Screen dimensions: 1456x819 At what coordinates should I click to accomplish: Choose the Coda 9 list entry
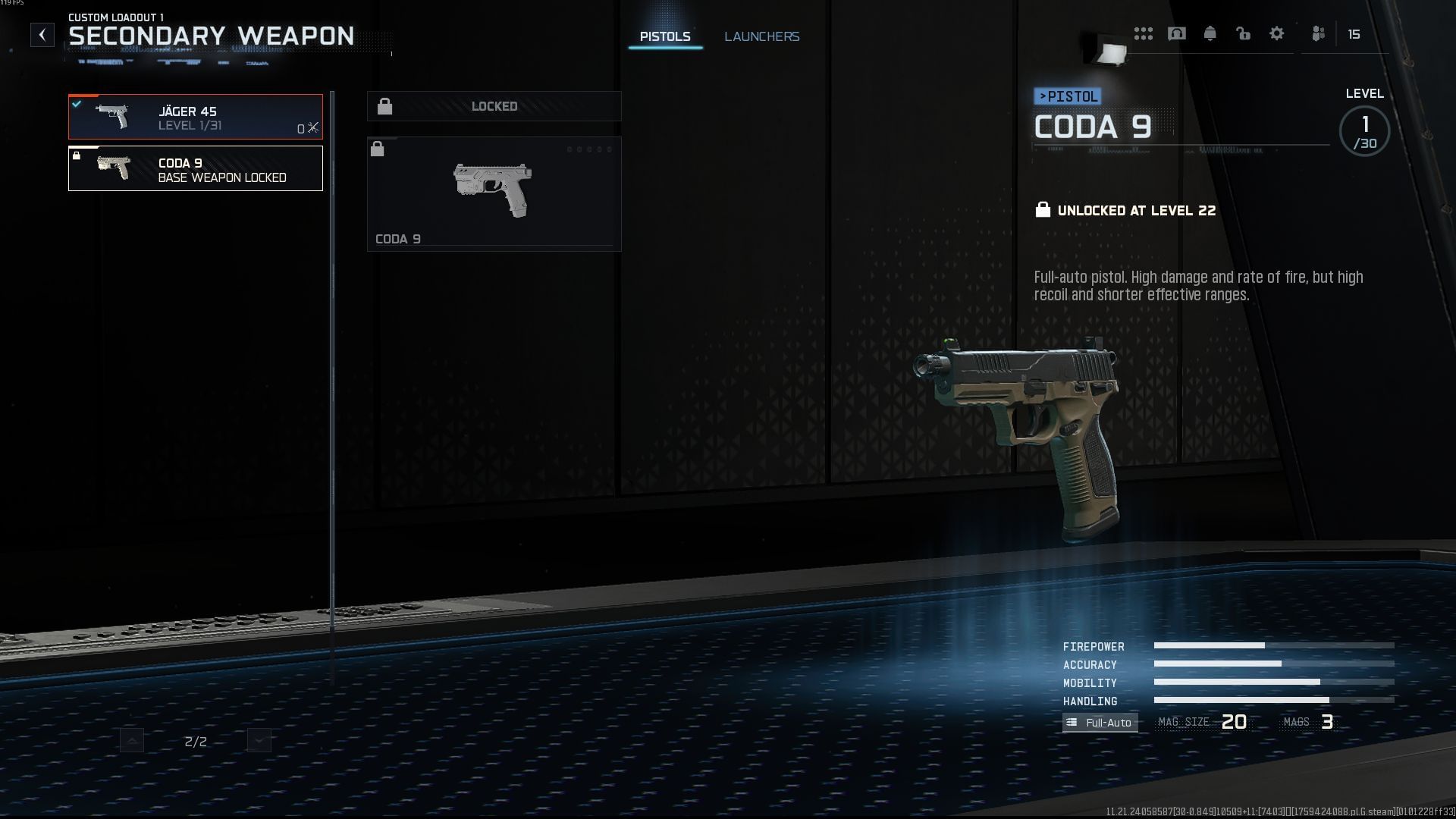pyautogui.click(x=196, y=168)
